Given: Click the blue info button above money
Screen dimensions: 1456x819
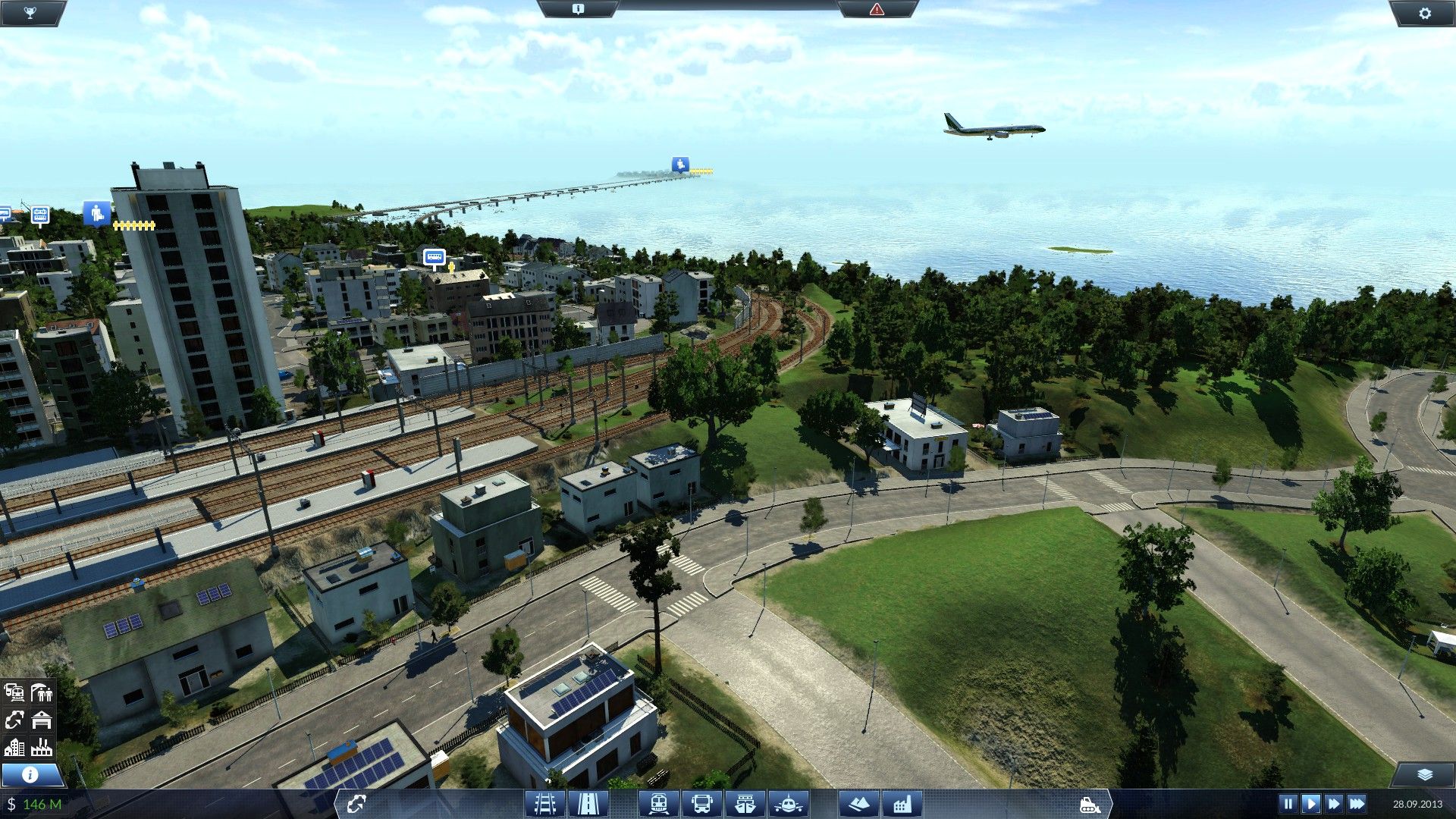Looking at the screenshot, I should (x=30, y=774).
